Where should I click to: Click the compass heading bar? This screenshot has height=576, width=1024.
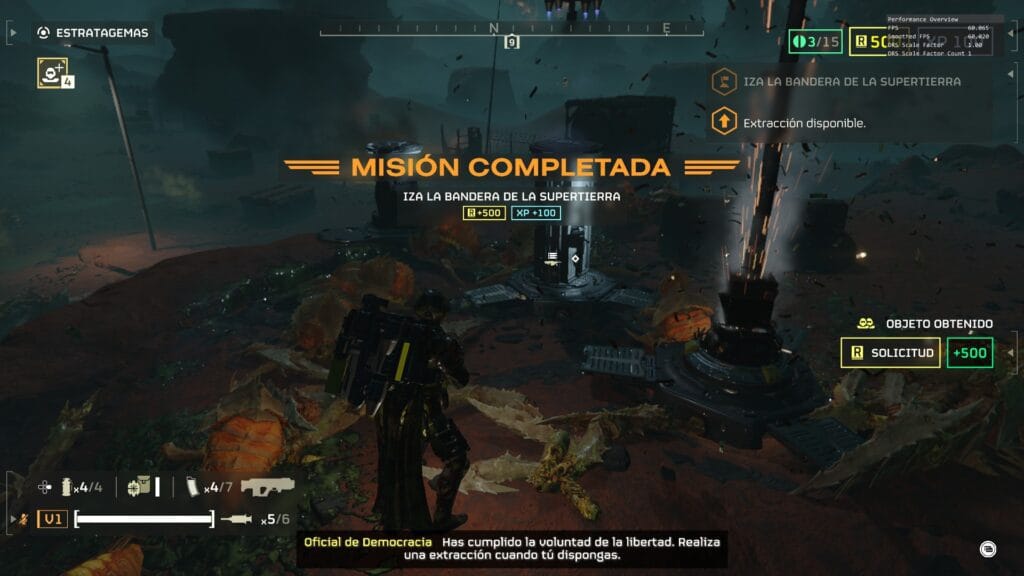[511, 30]
